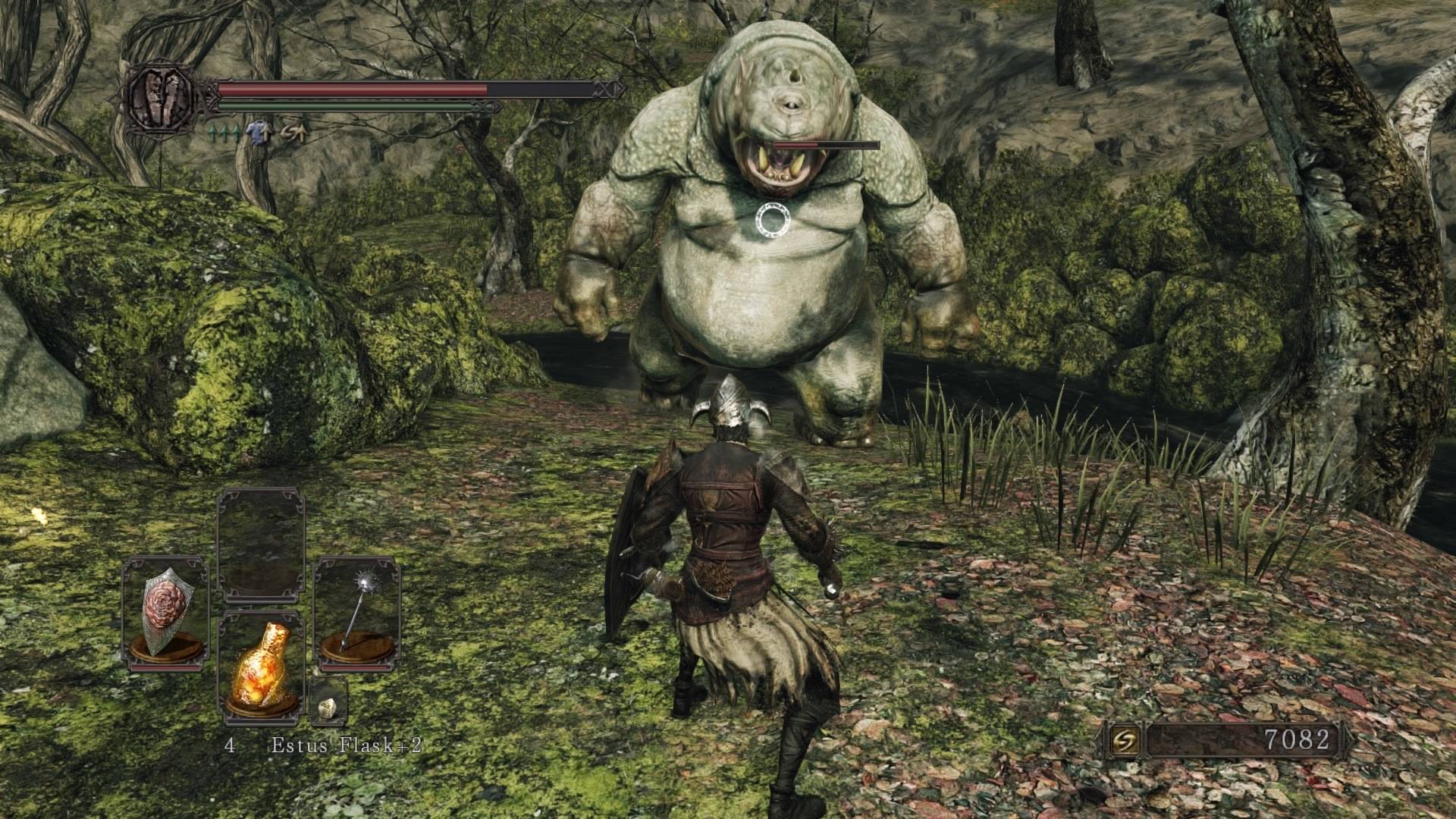Click the empty spell slot above the Estus Flask
The image size is (1456, 819).
262,544
